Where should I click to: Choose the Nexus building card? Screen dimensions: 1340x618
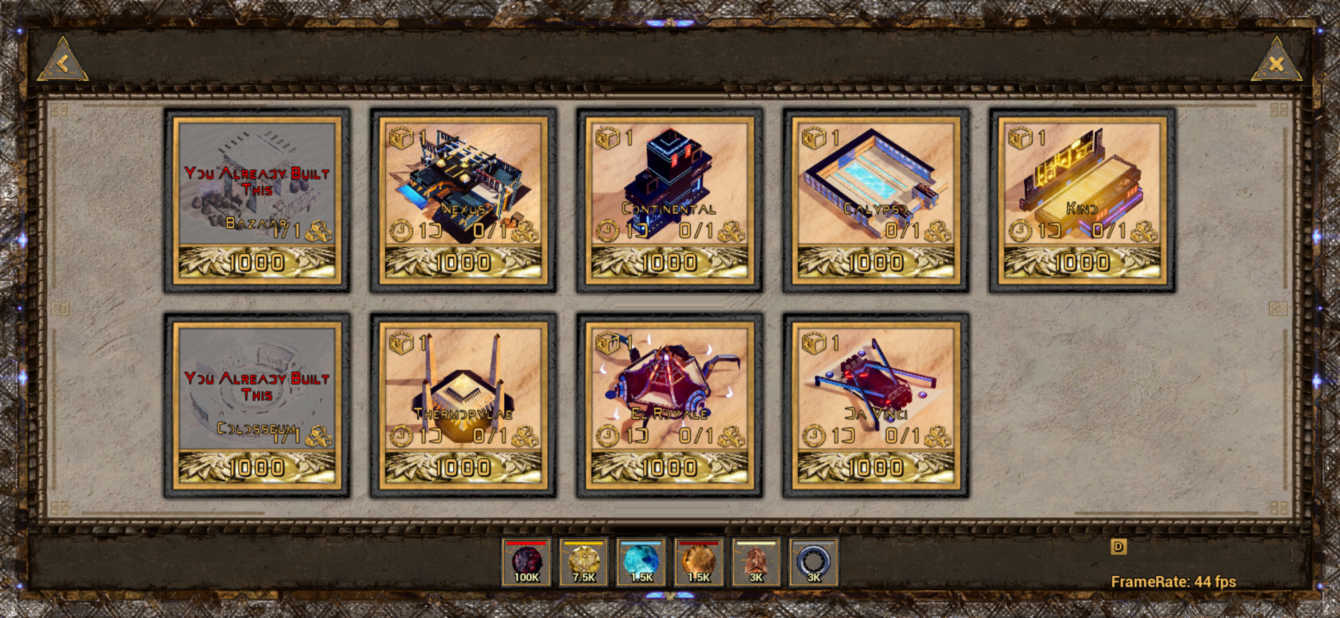tap(463, 200)
